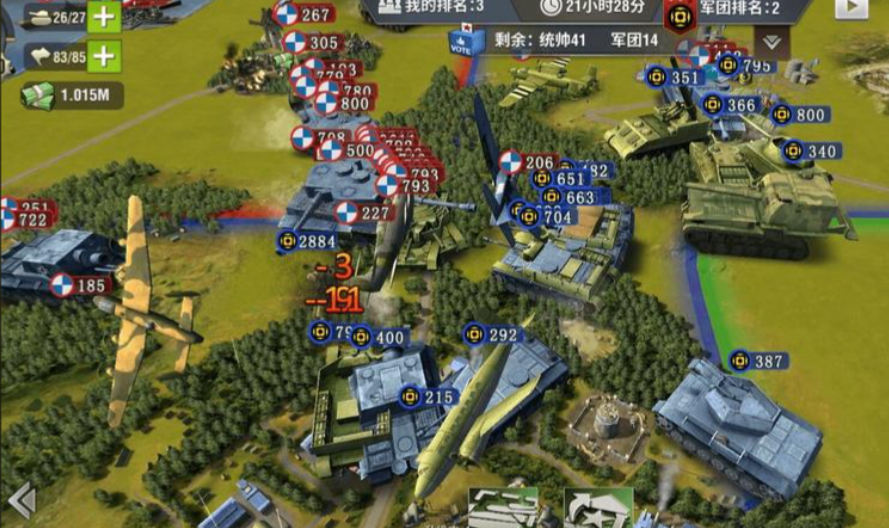889x528 pixels.
Task: Select the blue unit marked 215
Action: click(427, 397)
